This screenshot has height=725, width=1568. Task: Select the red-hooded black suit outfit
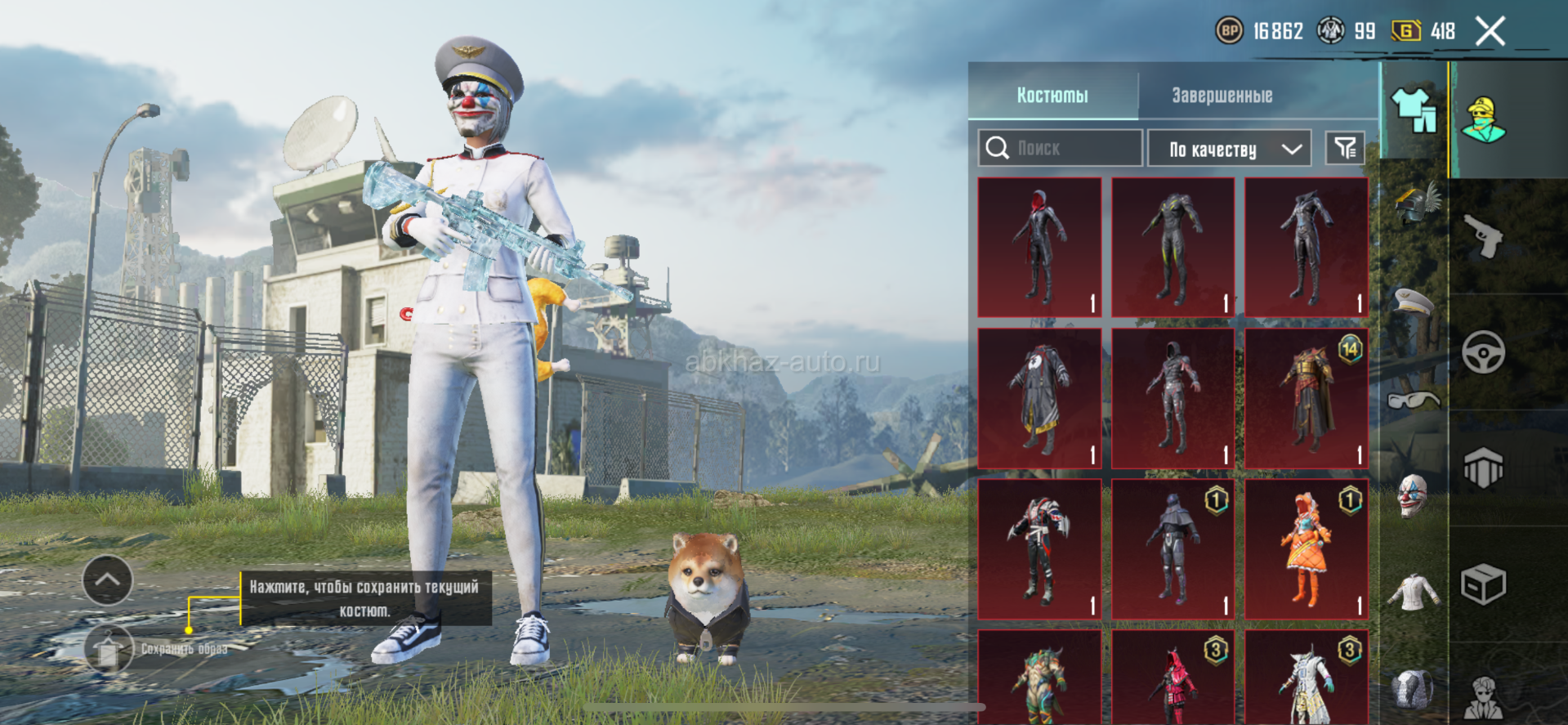click(x=1039, y=248)
